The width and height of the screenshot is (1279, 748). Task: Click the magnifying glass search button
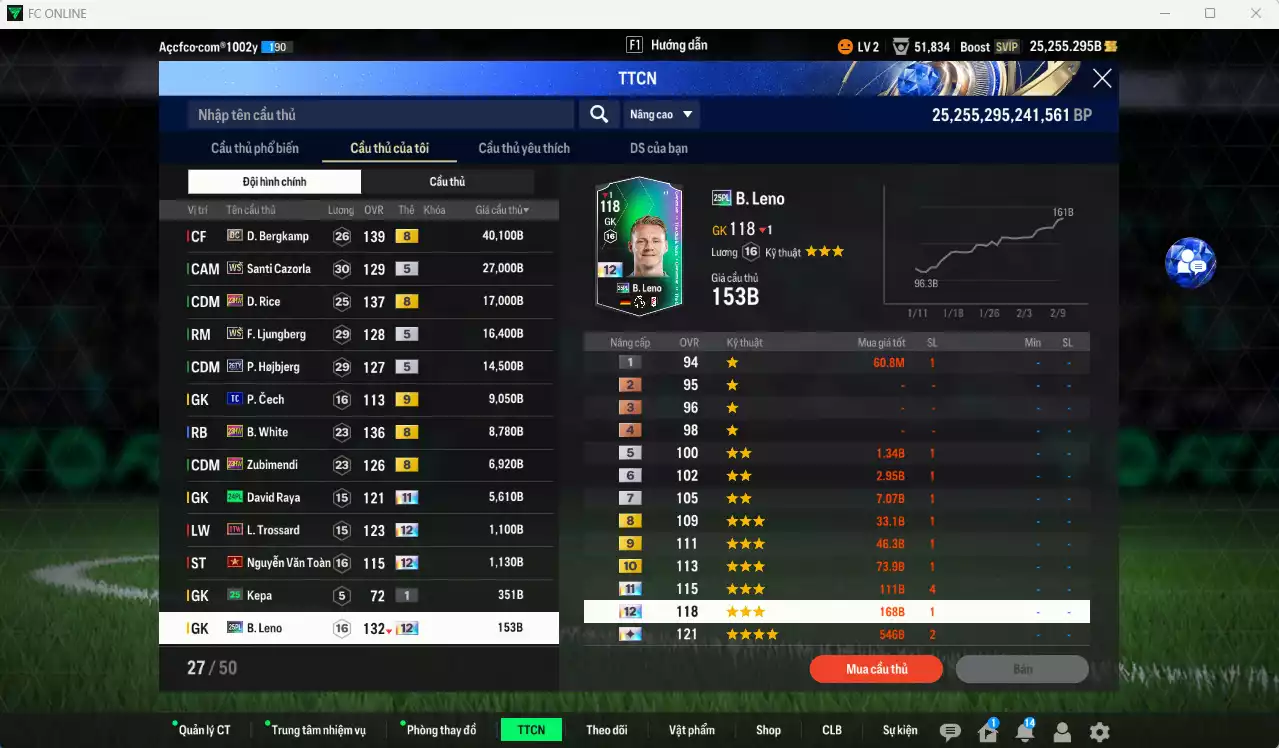[x=598, y=114]
